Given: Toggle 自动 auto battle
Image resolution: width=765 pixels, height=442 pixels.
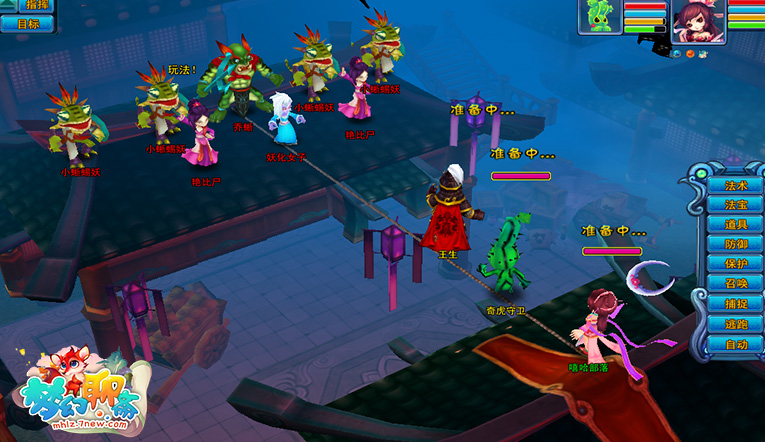Looking at the screenshot, I should click(x=736, y=344).
